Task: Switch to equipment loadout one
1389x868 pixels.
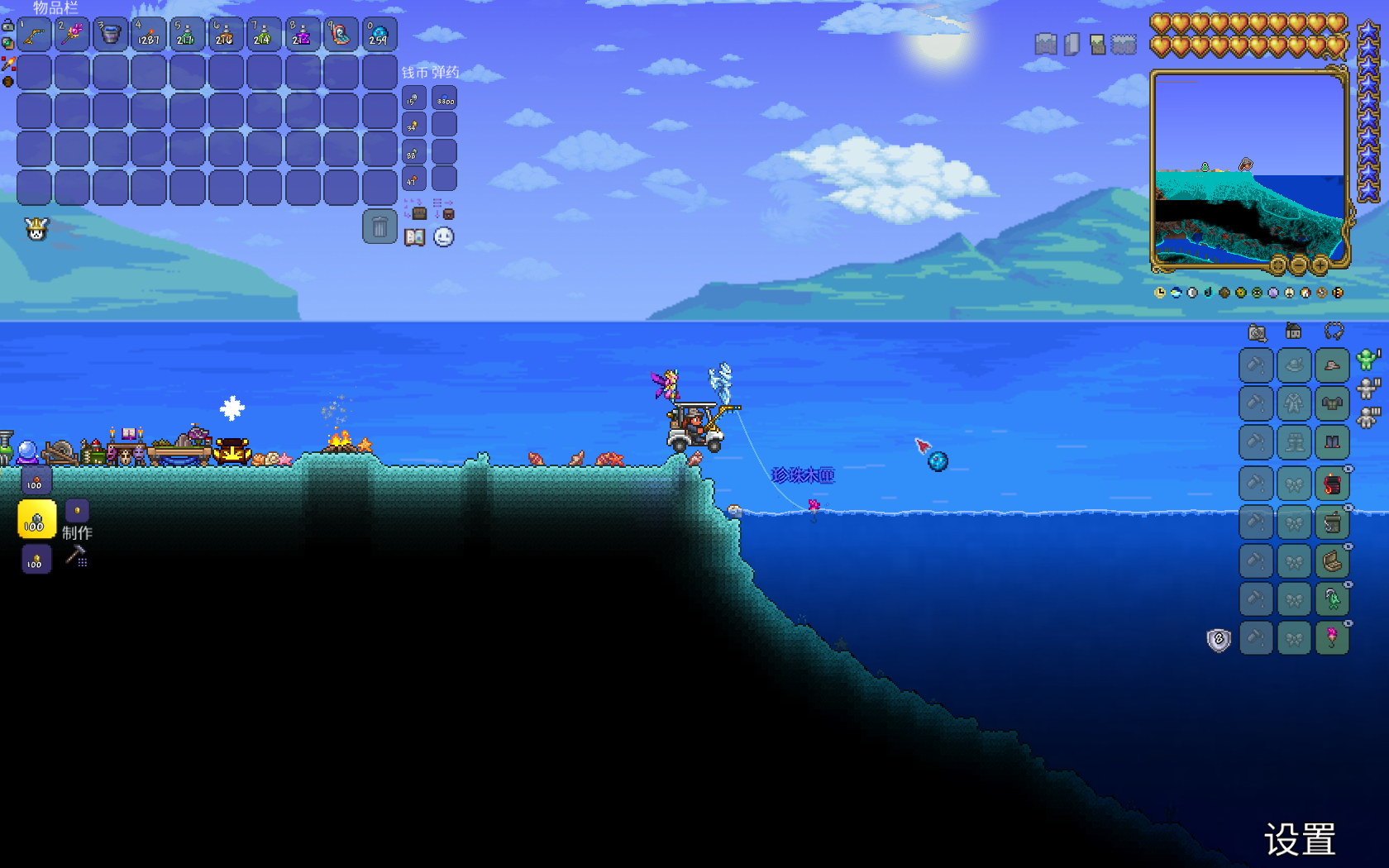Action: [x=1367, y=360]
